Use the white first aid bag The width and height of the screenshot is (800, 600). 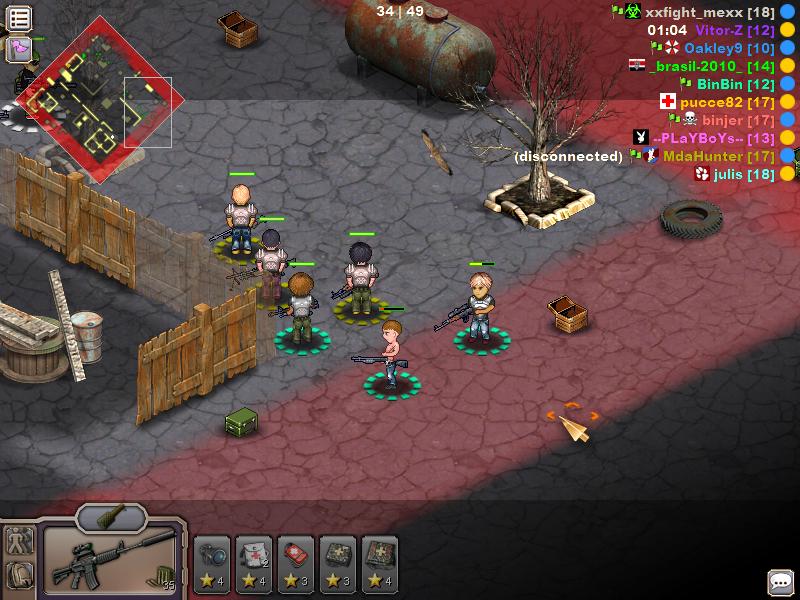click(x=255, y=562)
